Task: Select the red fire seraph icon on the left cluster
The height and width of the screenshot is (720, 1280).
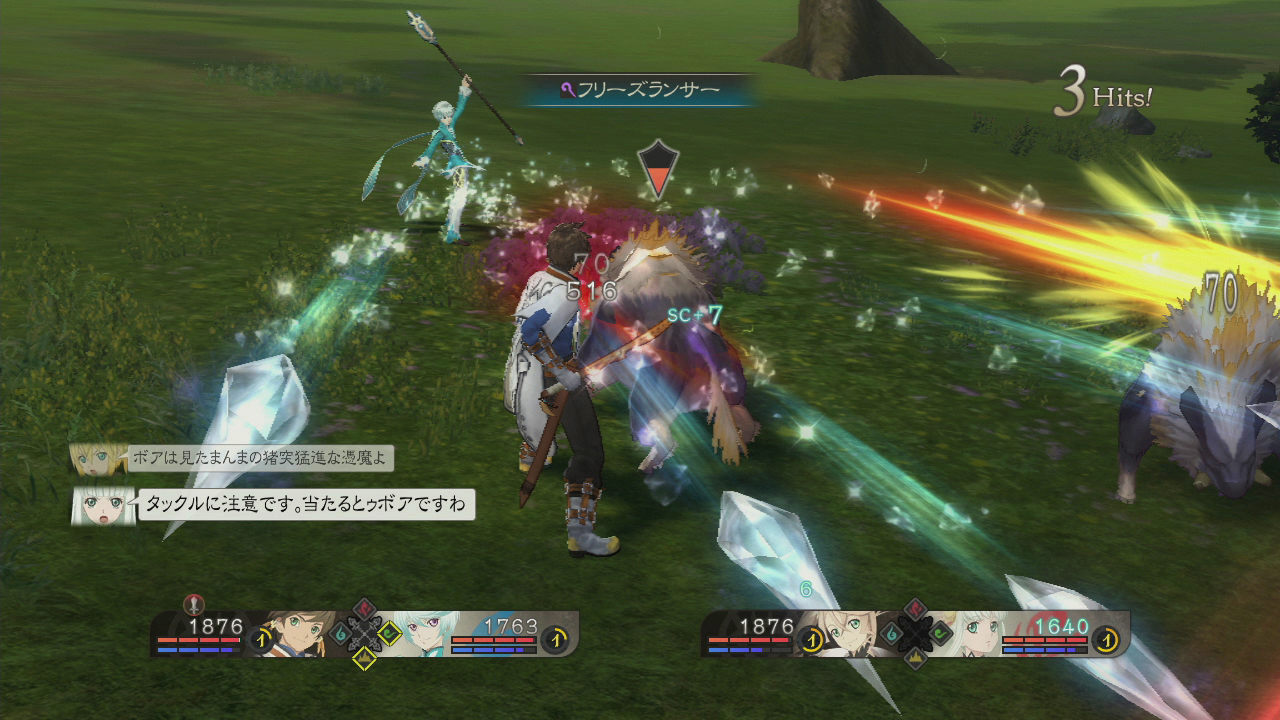Action: [x=364, y=609]
